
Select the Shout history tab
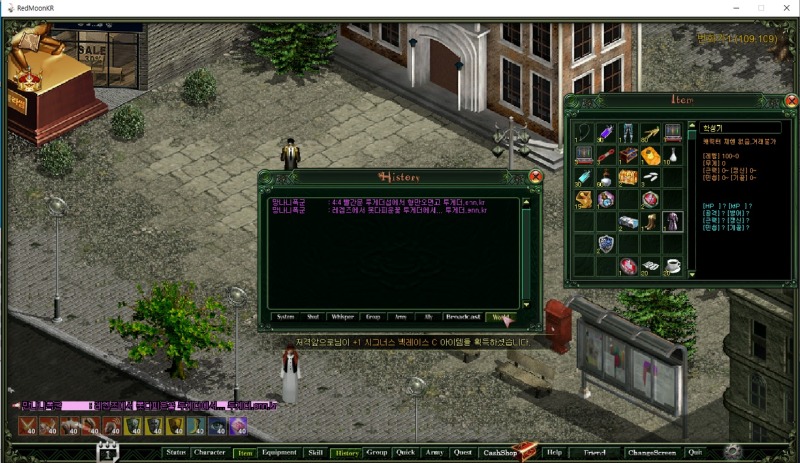tap(313, 317)
